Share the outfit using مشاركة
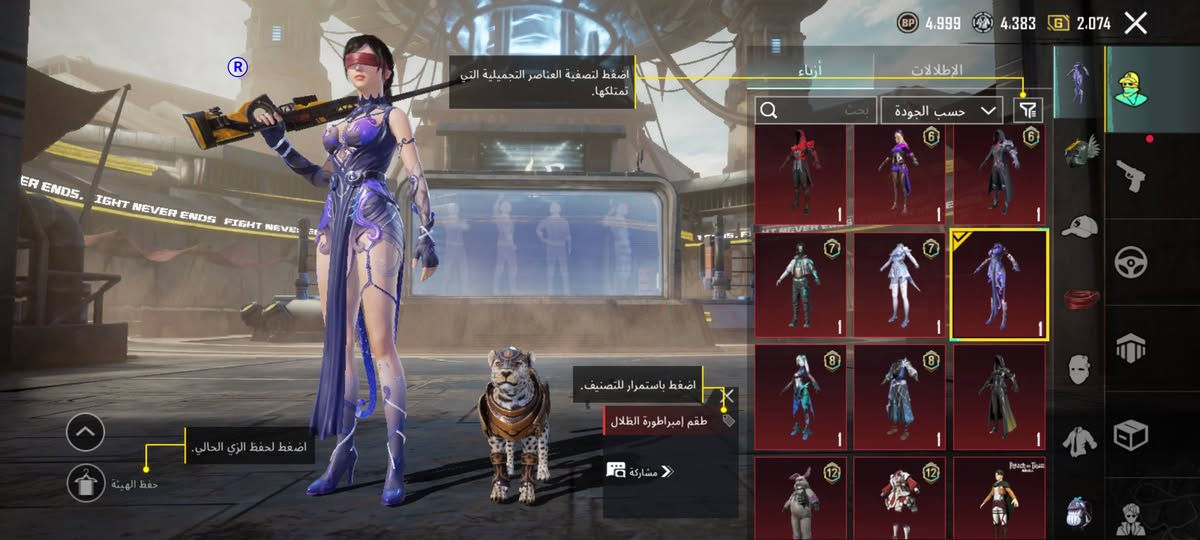 click(x=642, y=471)
